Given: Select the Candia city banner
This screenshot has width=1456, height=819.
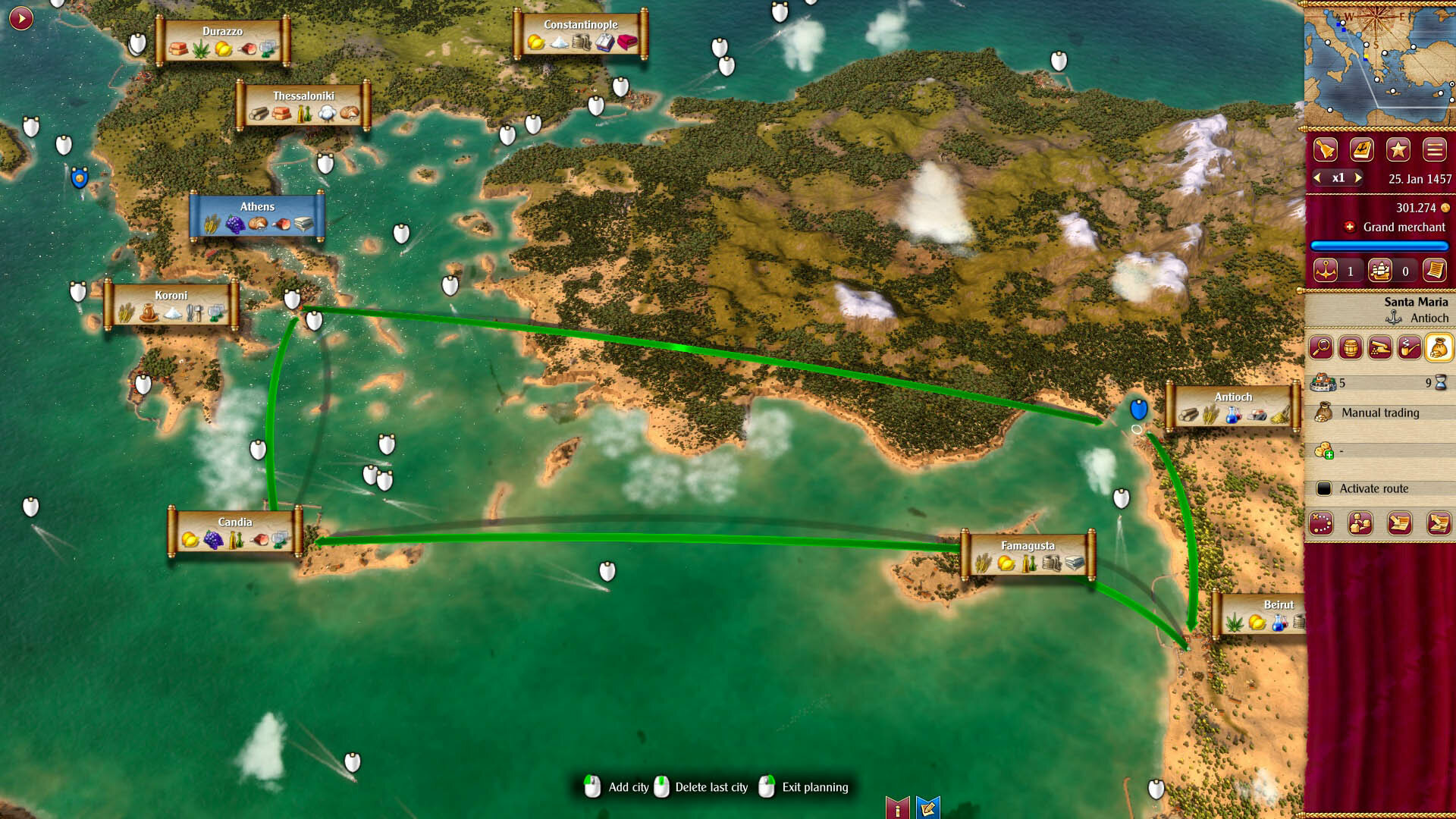Looking at the screenshot, I should (234, 532).
